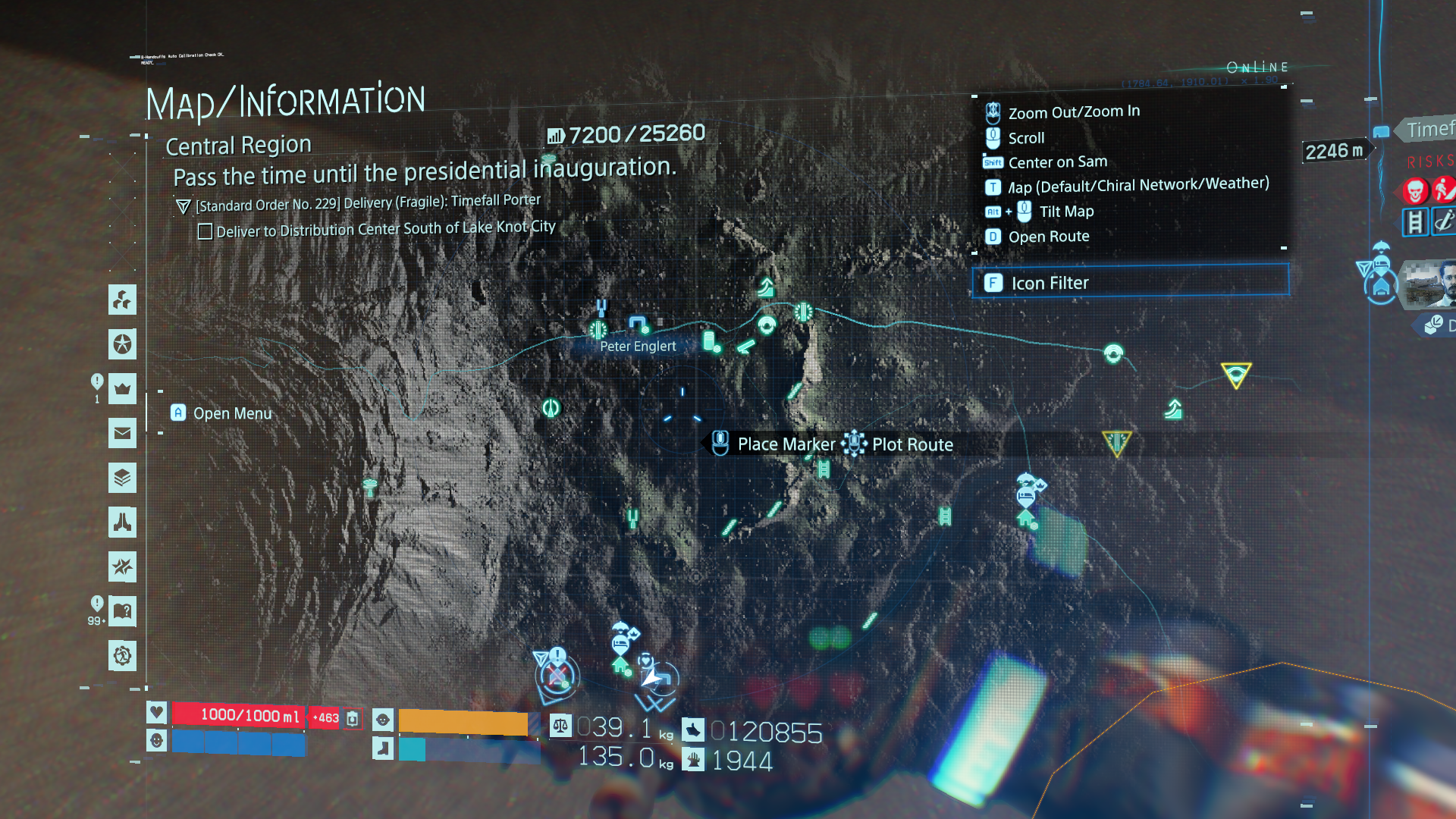This screenshot has height=819, width=1456.
Task: Open the tips book with question mark
Action: tap(122, 611)
